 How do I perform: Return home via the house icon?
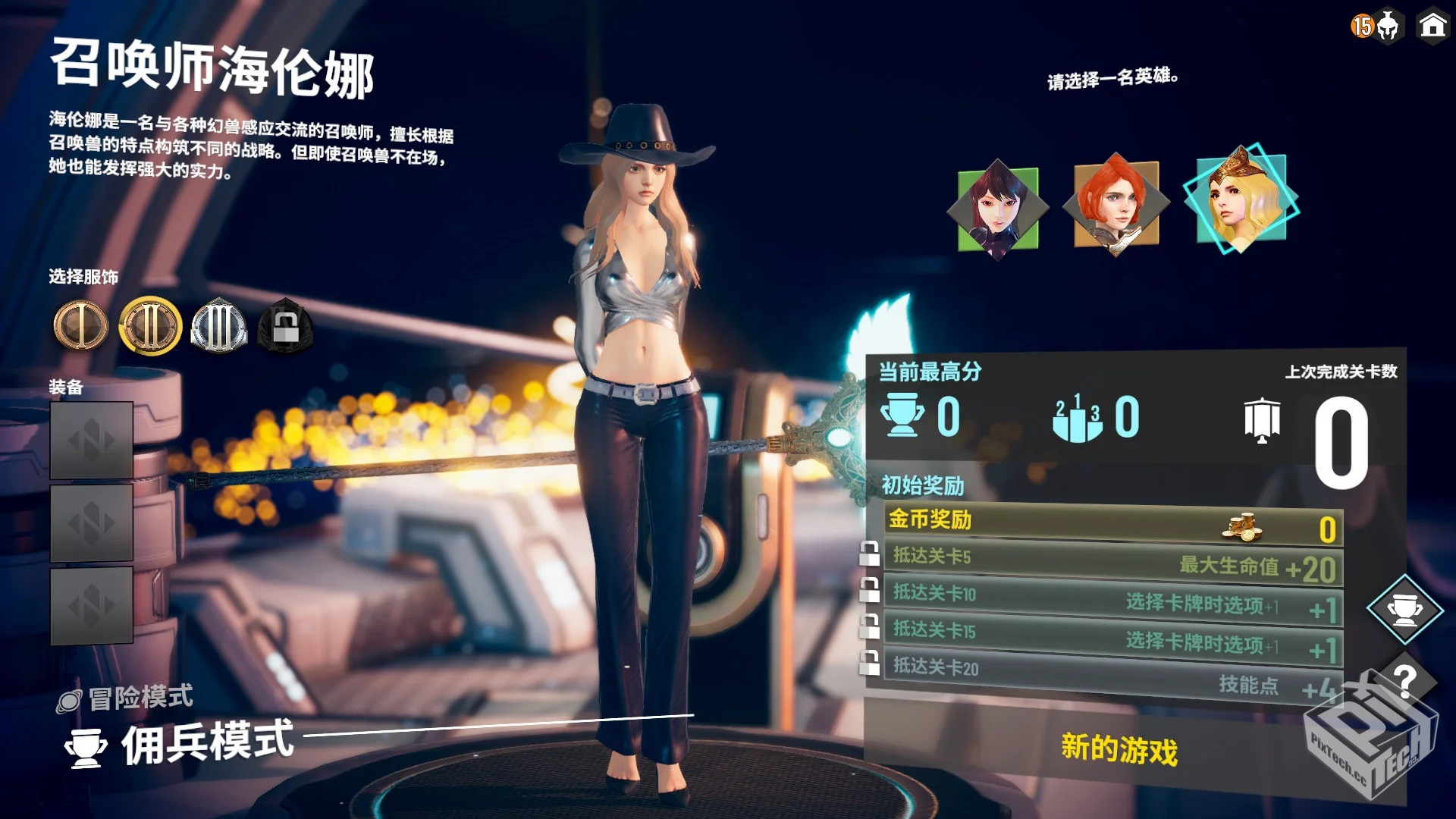(x=1432, y=26)
